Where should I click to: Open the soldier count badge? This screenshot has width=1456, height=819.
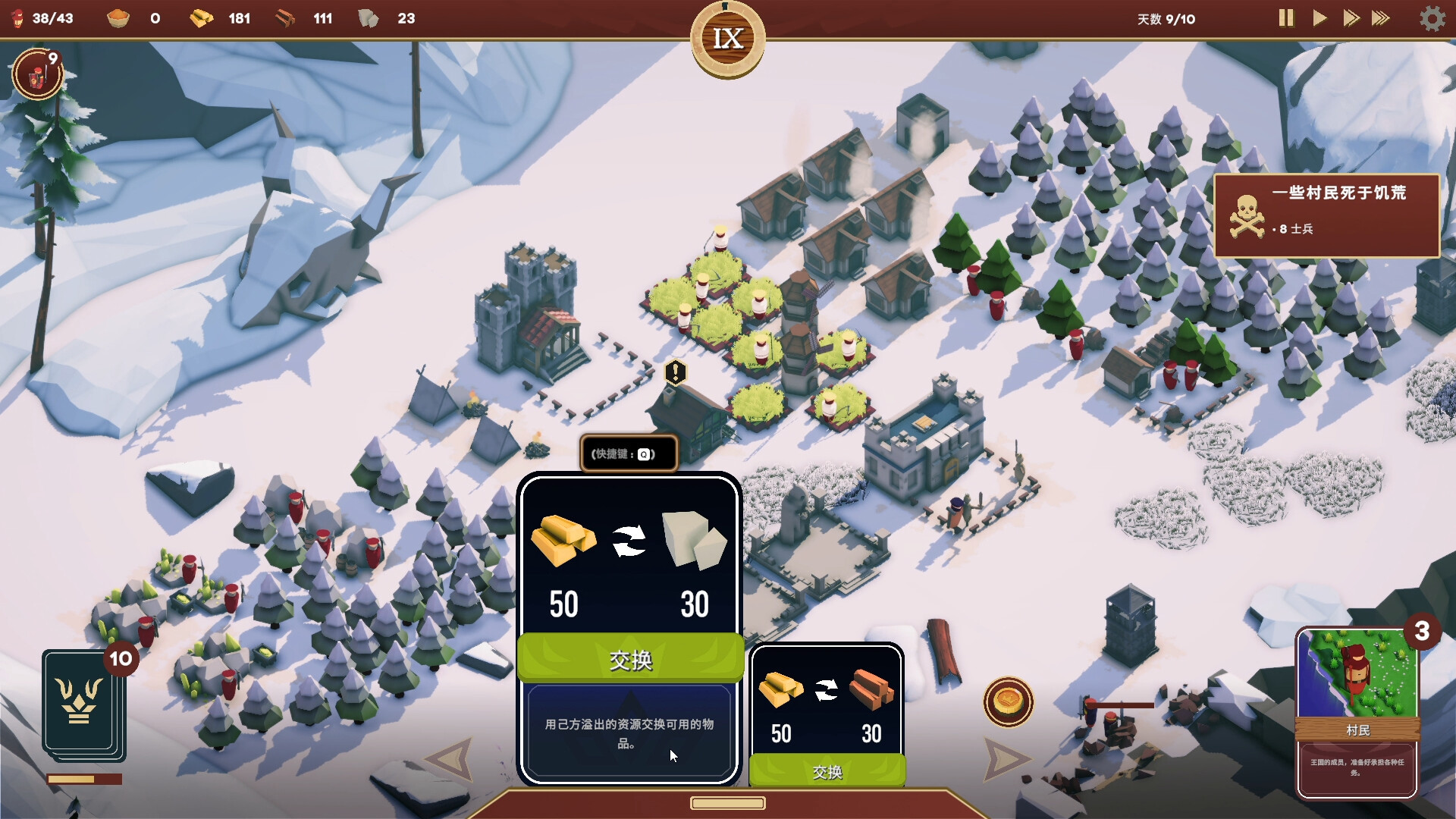pyautogui.click(x=36, y=74)
